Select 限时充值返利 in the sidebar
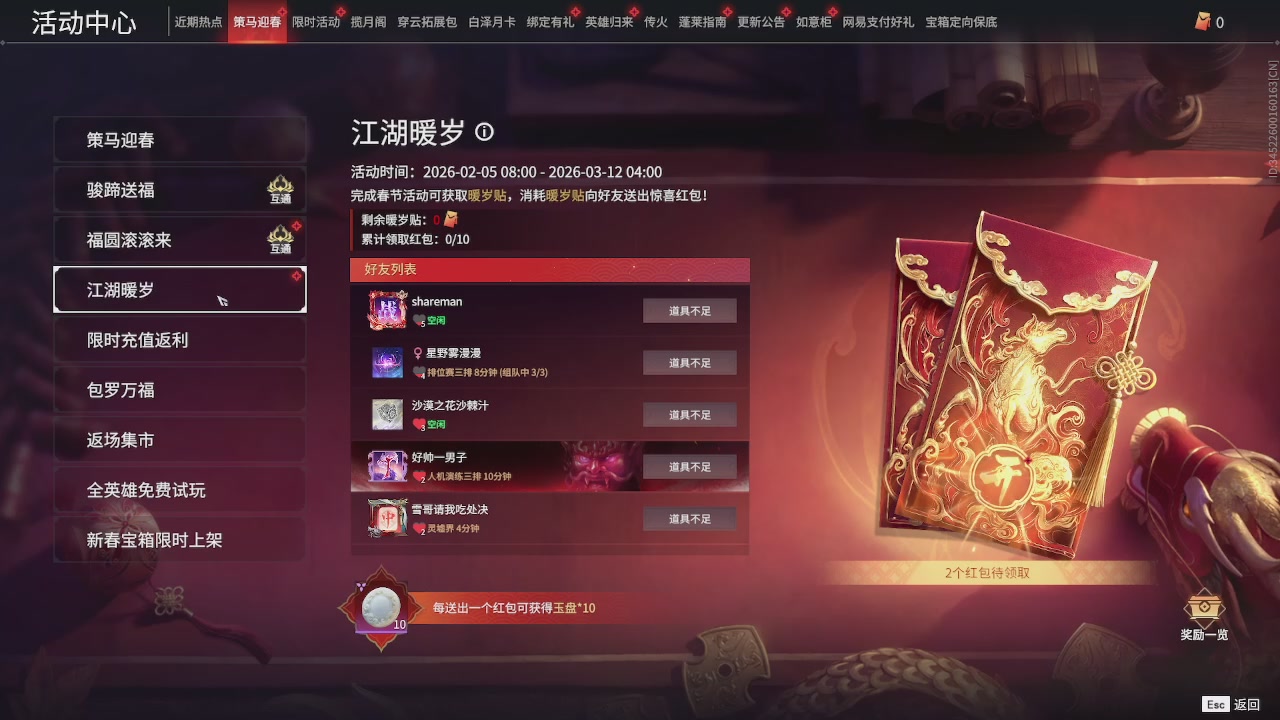 [x=179, y=340]
